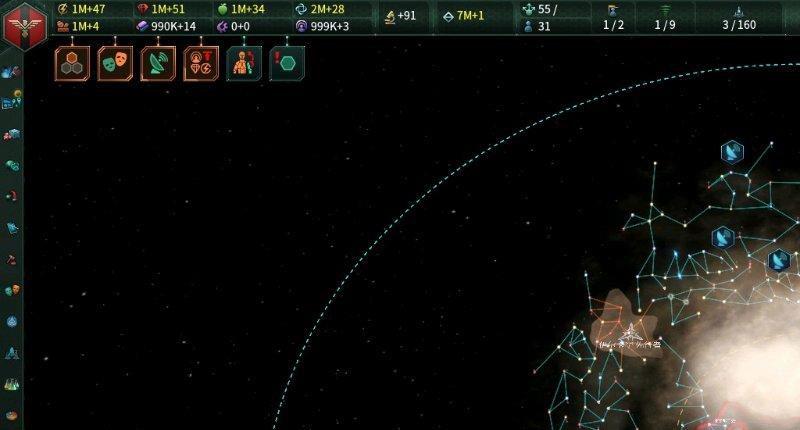Select the upper satellite dish map marker
The image size is (800, 430).
click(733, 152)
